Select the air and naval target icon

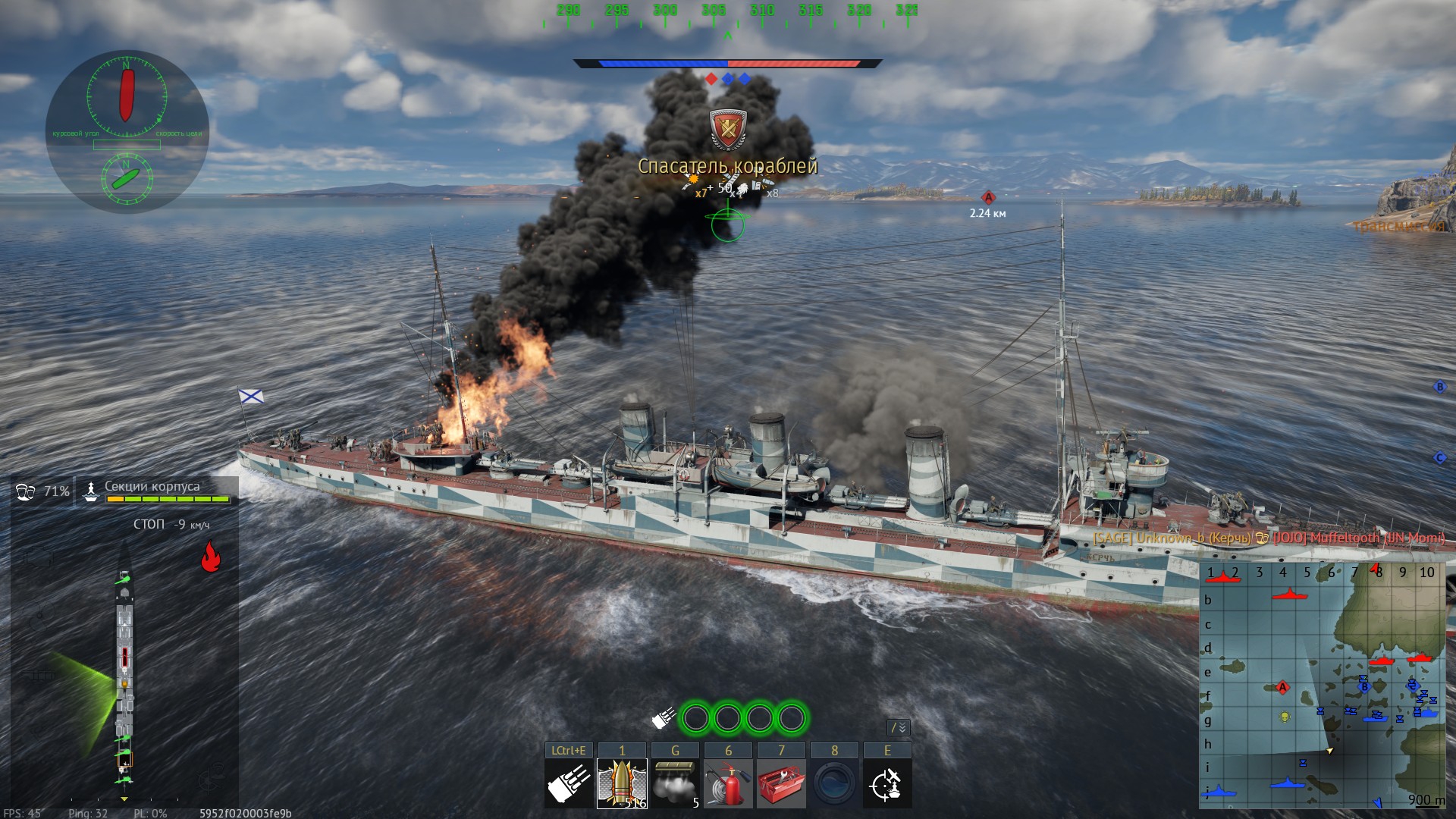click(887, 784)
